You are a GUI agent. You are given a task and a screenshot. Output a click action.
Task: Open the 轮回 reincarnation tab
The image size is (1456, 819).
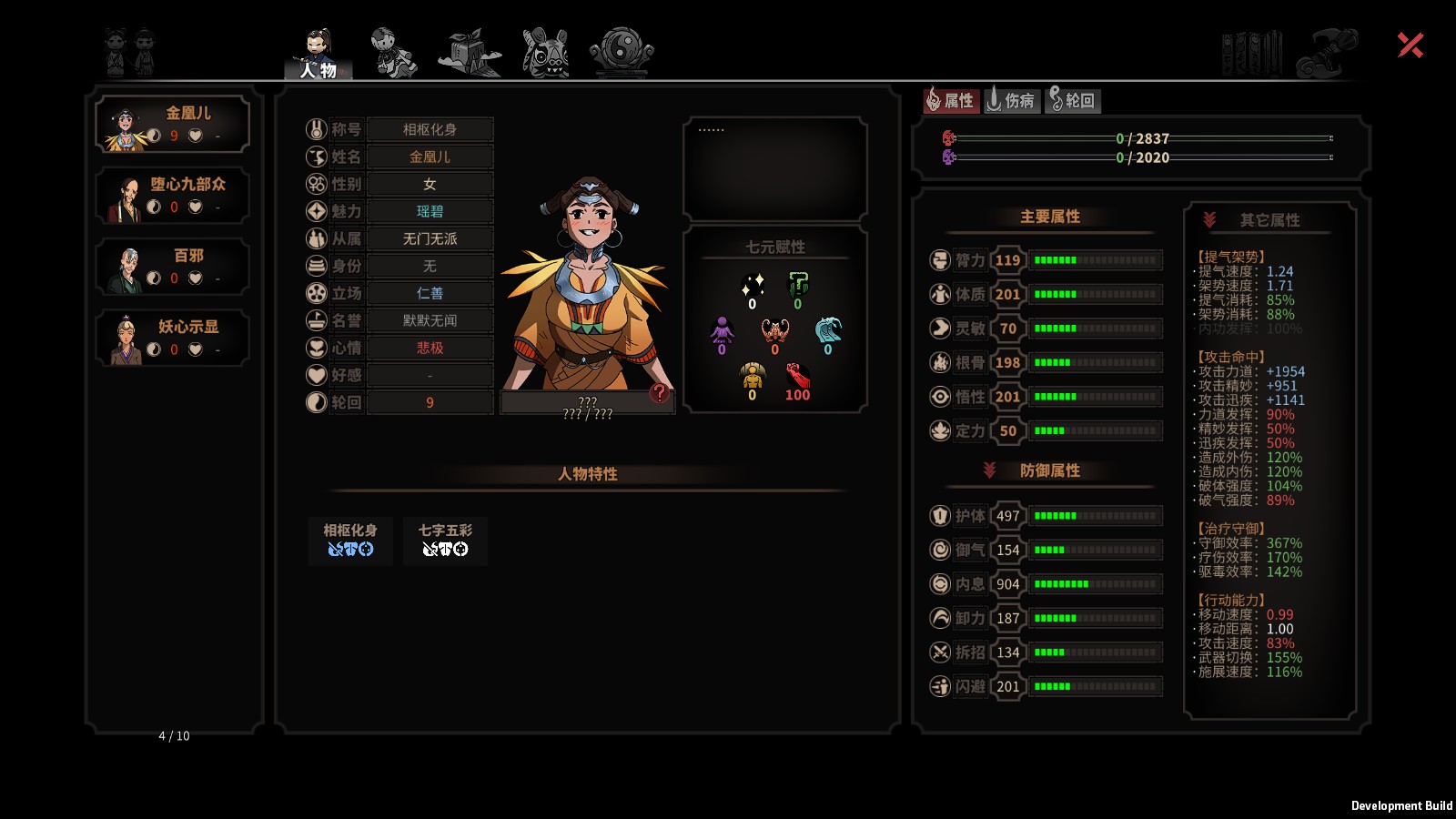click(x=1072, y=100)
